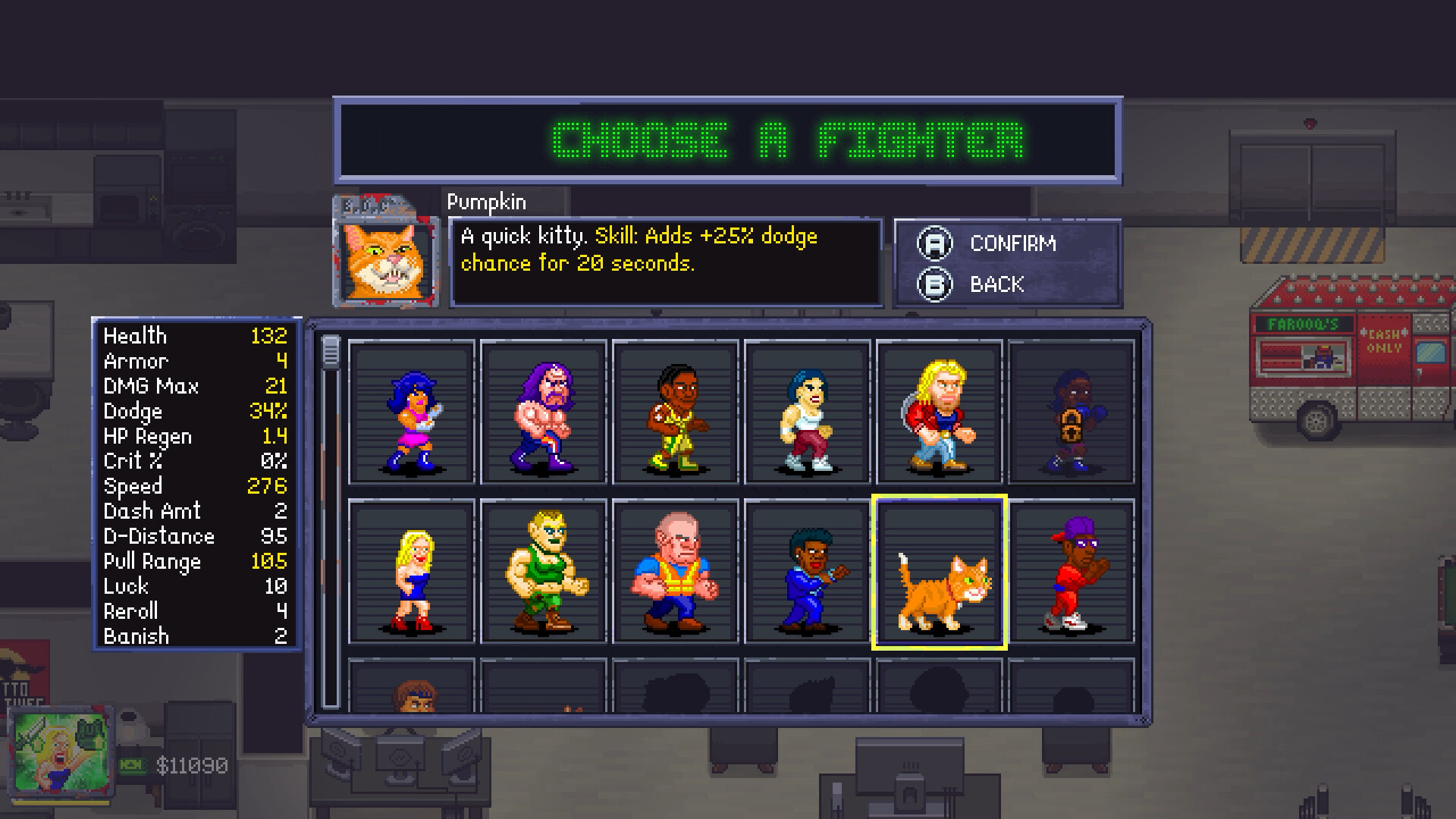Select the blonde fighter in the red jacket
The width and height of the screenshot is (1456, 819).
click(x=940, y=413)
